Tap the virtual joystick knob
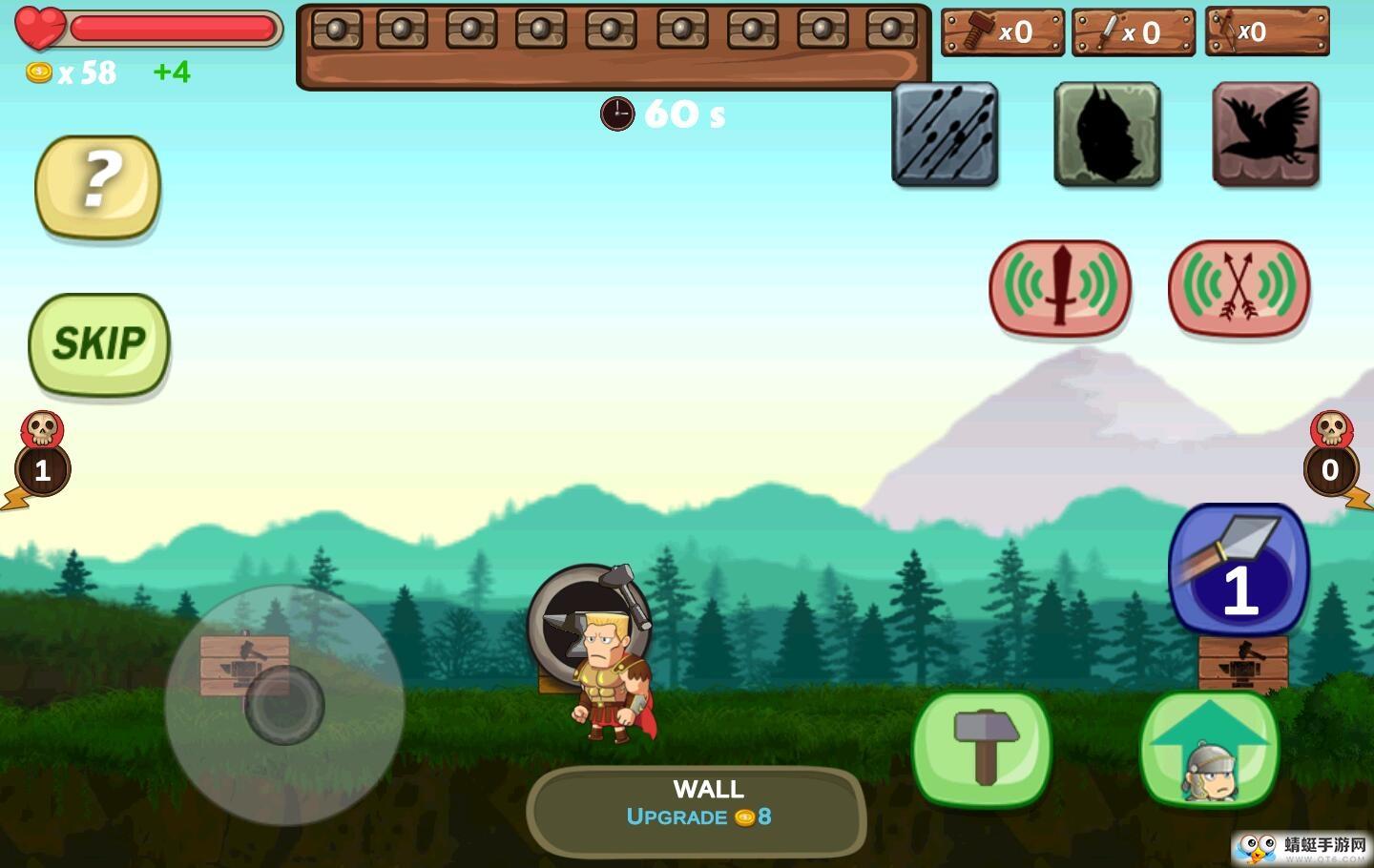The height and width of the screenshot is (868, 1374). 284,705
